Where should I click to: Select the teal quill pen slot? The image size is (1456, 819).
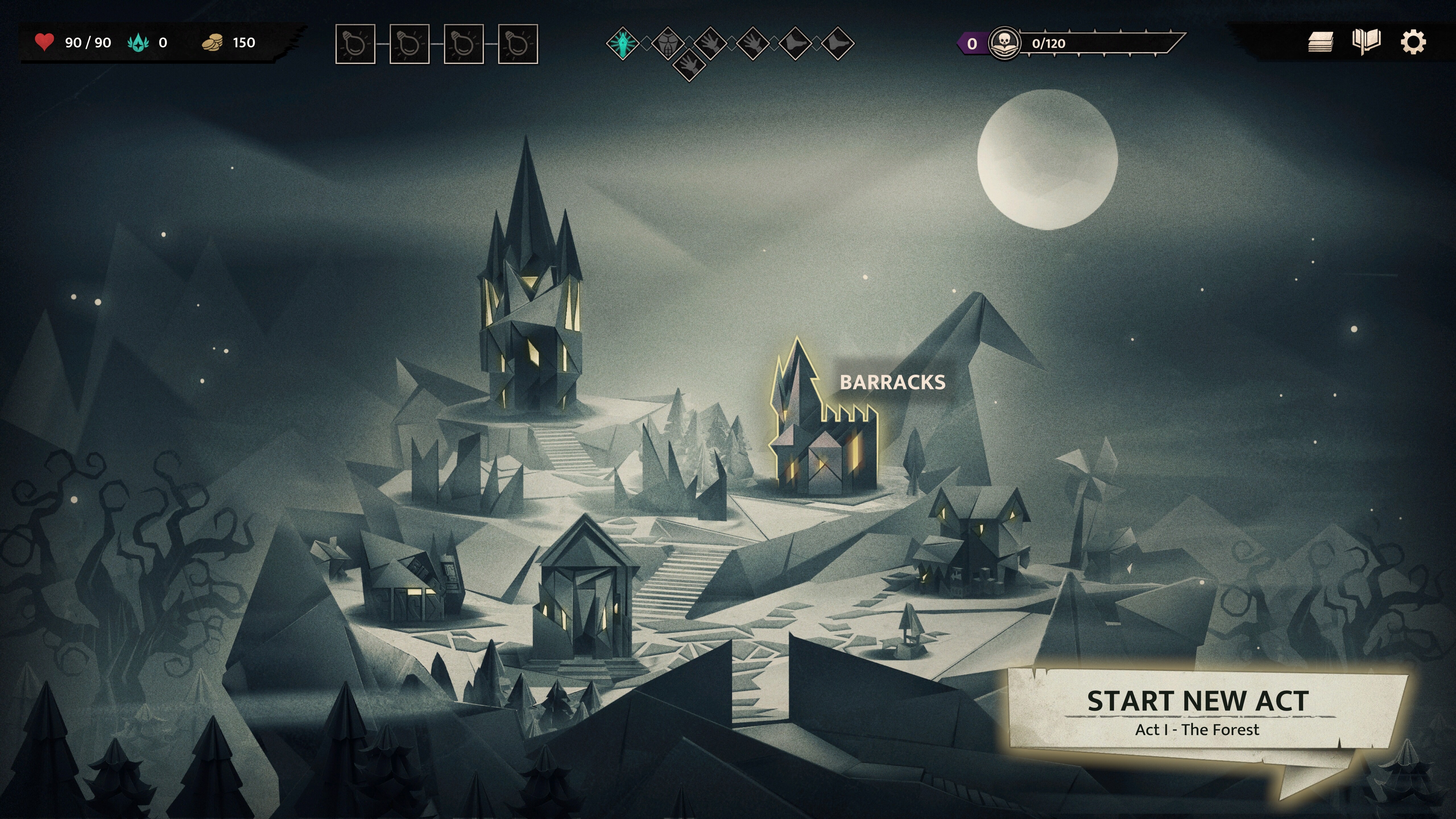click(622, 44)
